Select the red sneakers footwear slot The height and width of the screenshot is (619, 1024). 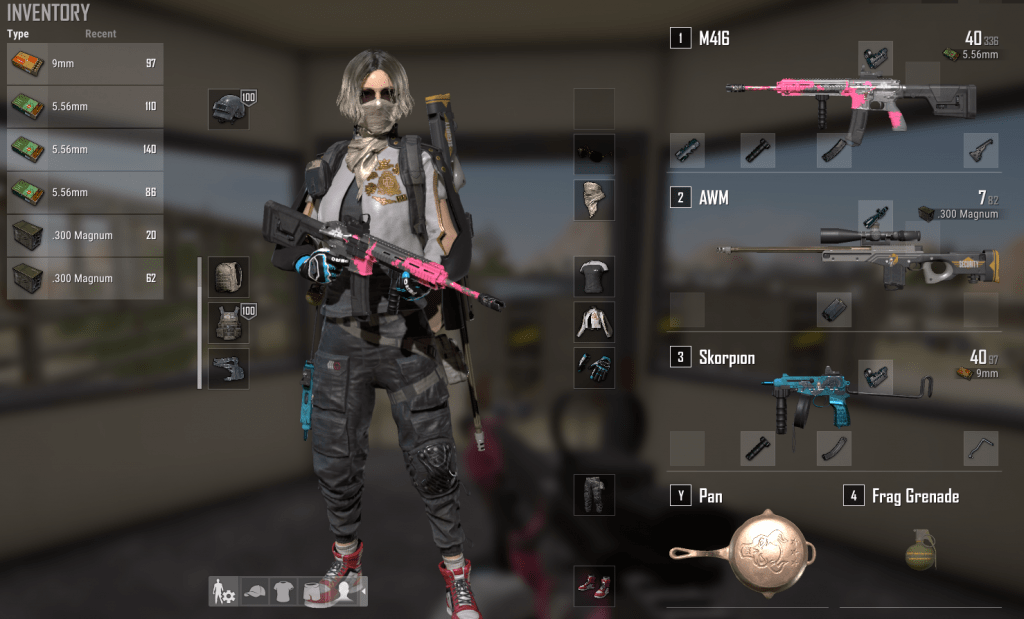click(594, 585)
